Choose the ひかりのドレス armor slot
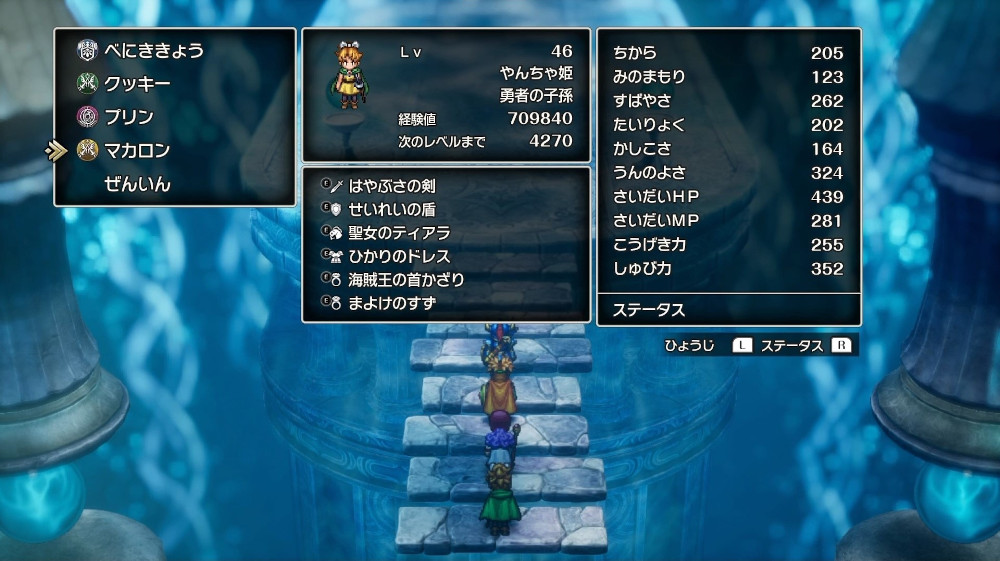 [399, 256]
